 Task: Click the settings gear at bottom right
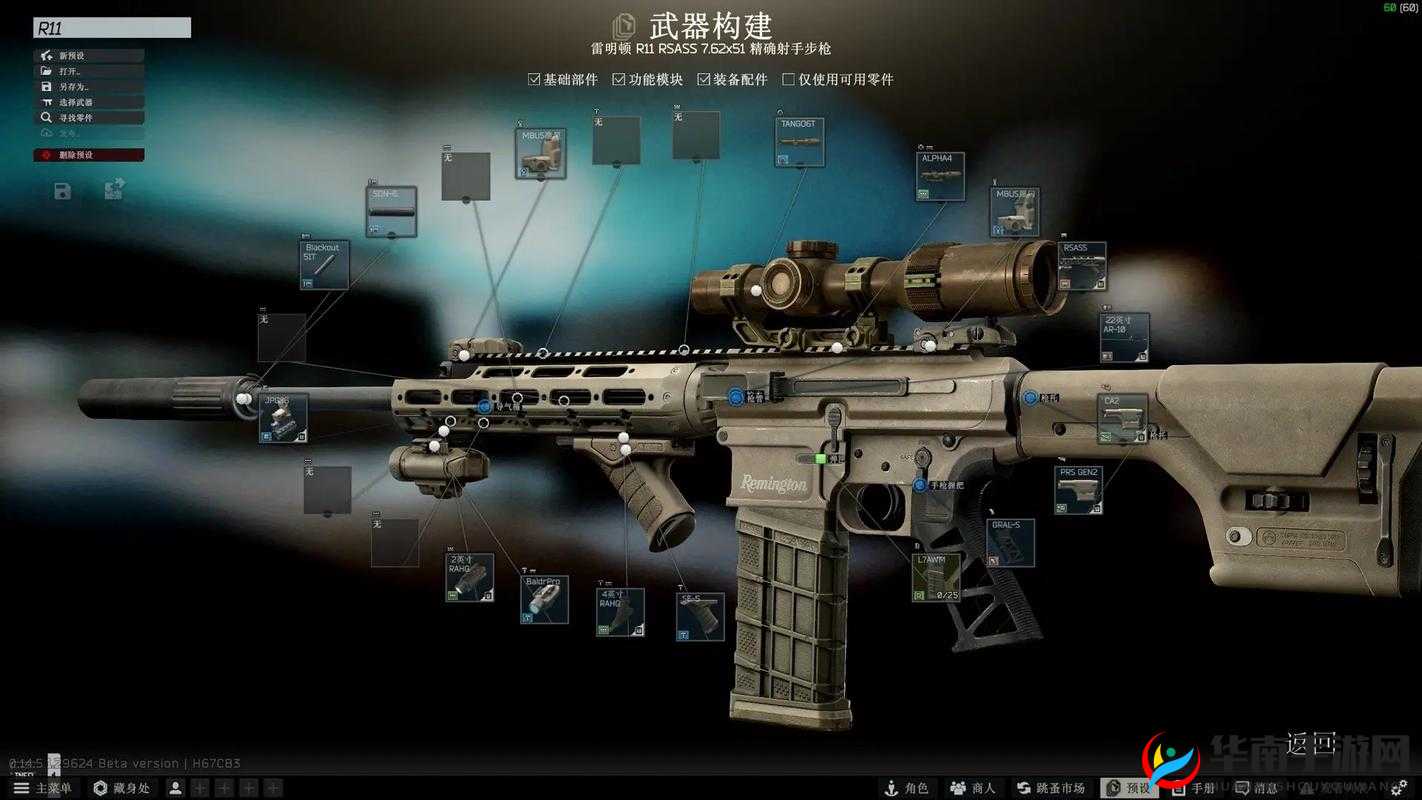pyautogui.click(x=1399, y=788)
